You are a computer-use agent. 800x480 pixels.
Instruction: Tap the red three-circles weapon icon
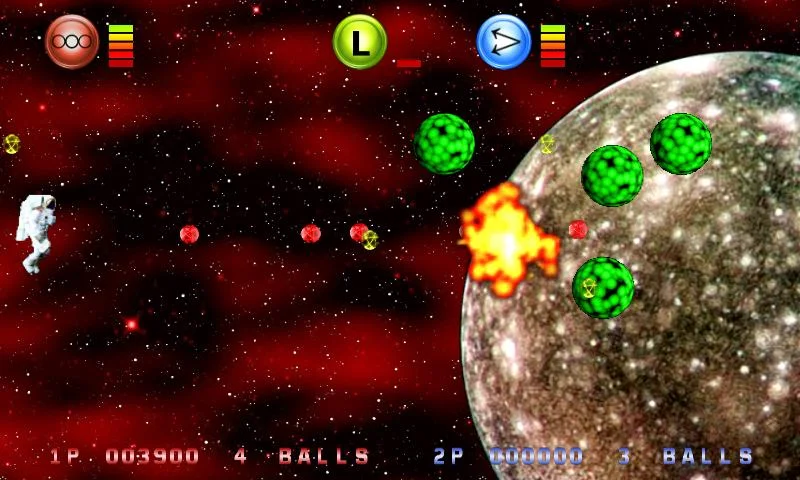click(72, 42)
